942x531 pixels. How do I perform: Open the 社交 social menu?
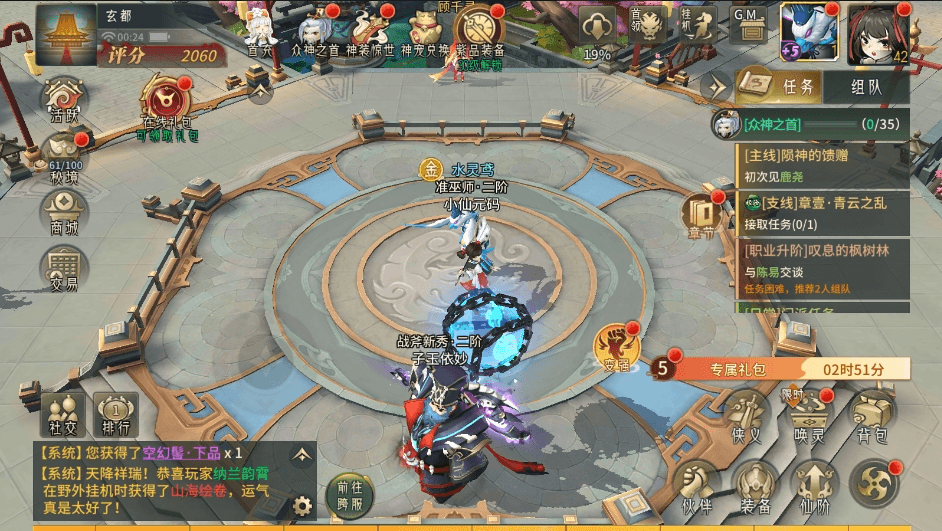pyautogui.click(x=63, y=415)
